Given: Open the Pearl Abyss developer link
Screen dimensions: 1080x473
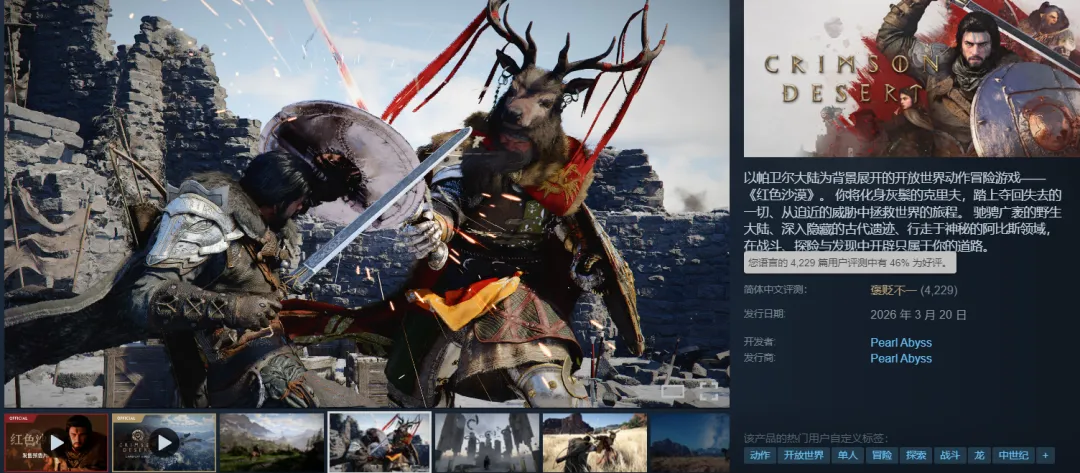Looking at the screenshot, I should tap(901, 342).
